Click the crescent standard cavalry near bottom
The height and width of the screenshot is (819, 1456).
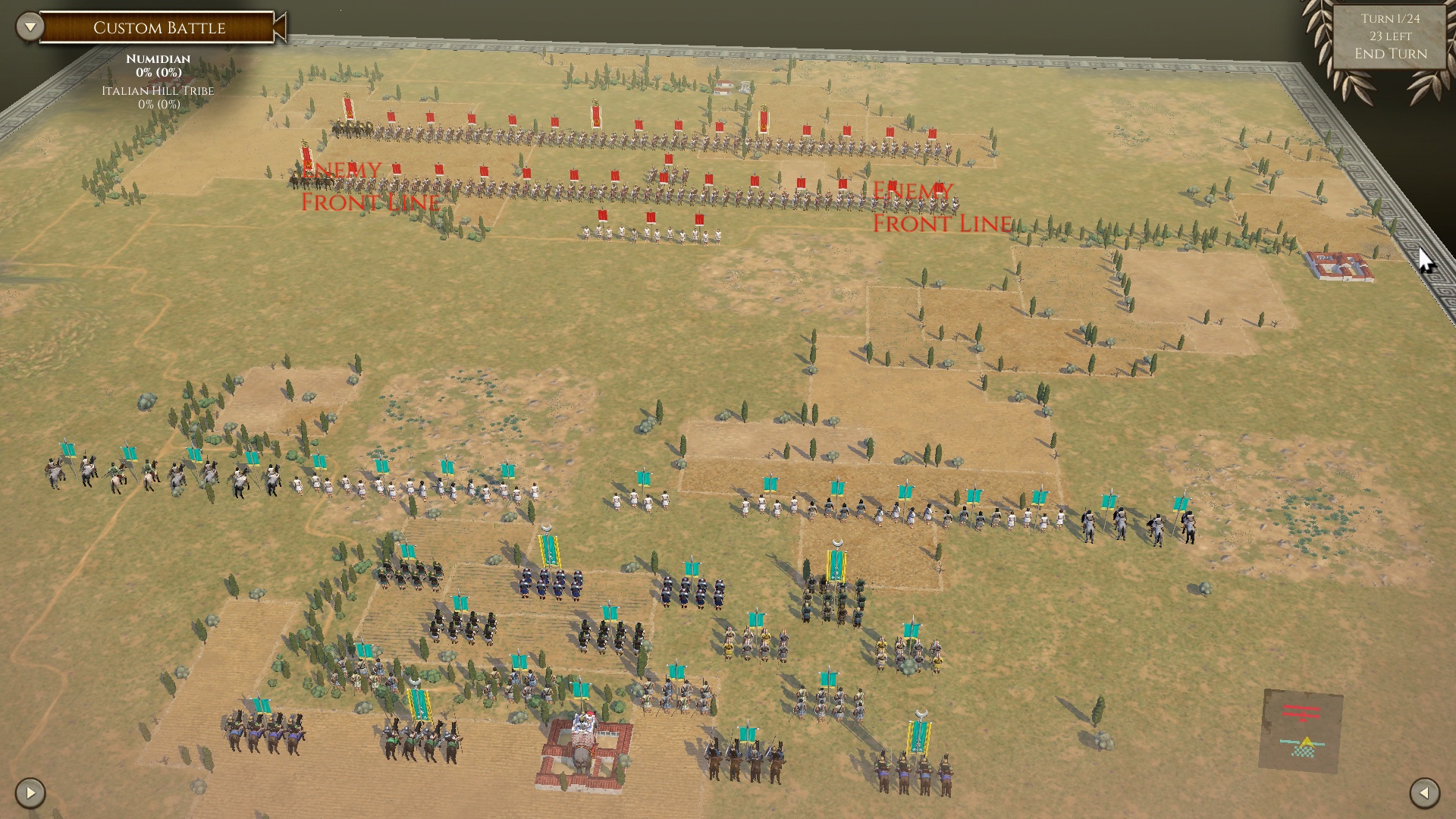[918, 747]
